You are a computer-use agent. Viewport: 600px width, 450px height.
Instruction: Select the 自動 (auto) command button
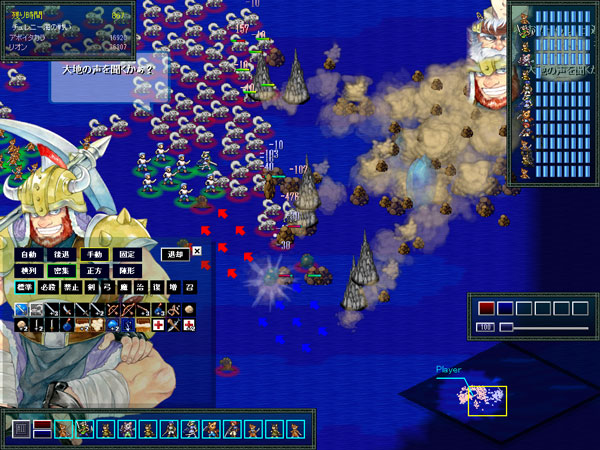coord(28,254)
